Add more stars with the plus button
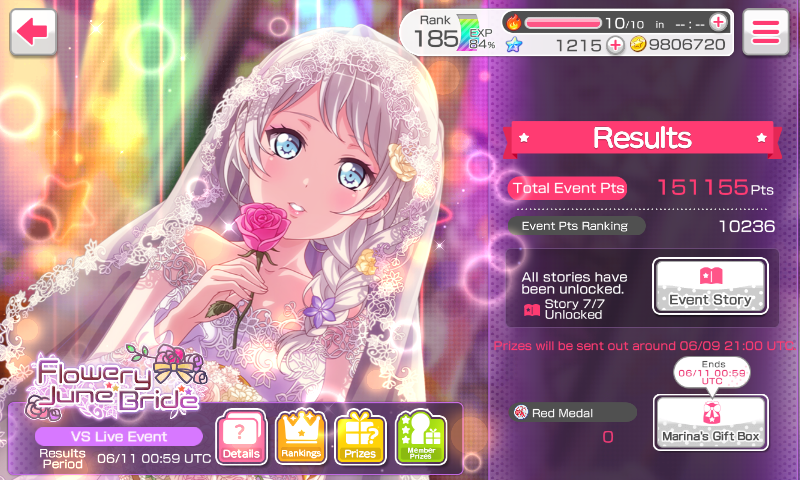 point(615,45)
